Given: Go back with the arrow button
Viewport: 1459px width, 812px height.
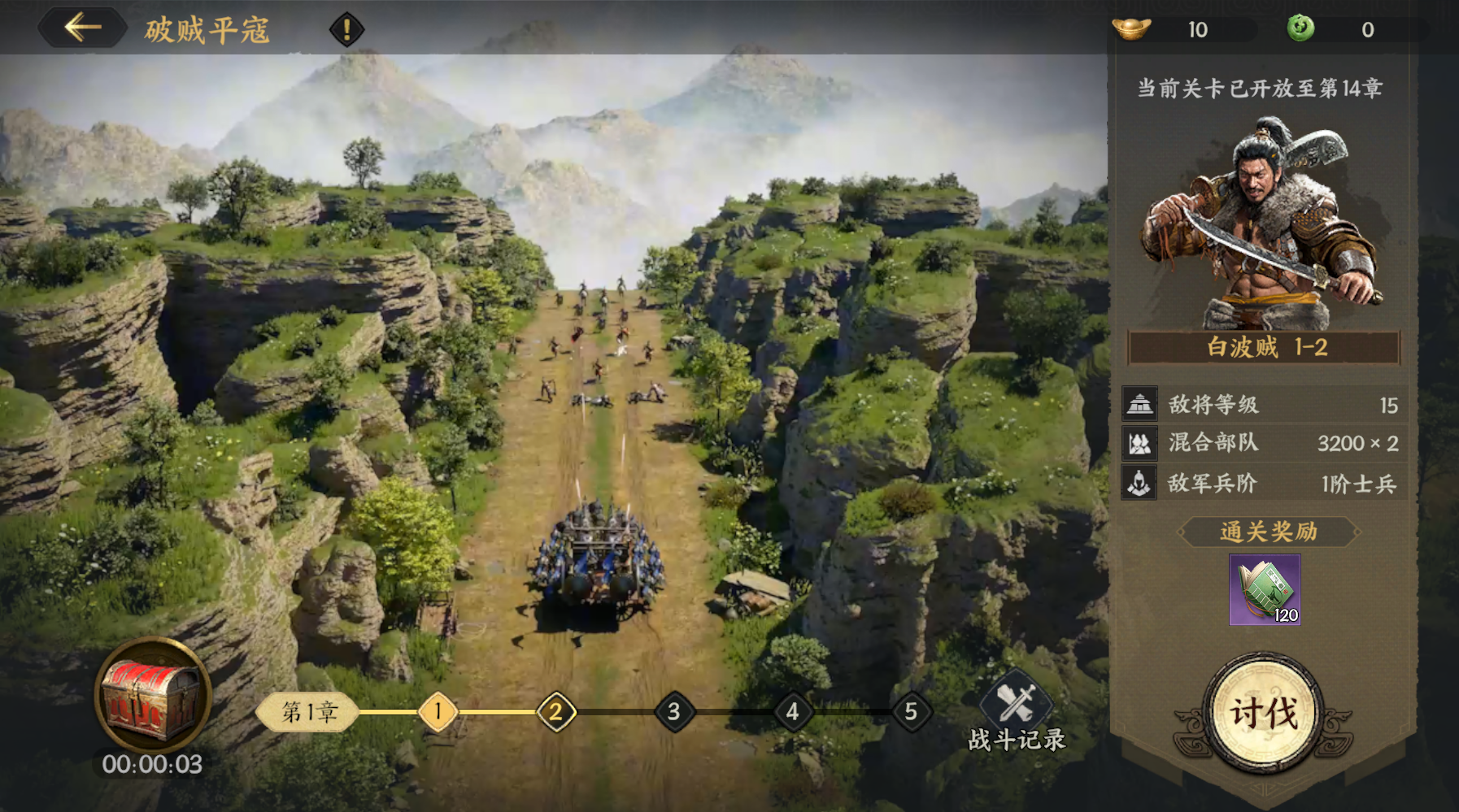Looking at the screenshot, I should pos(82,28).
